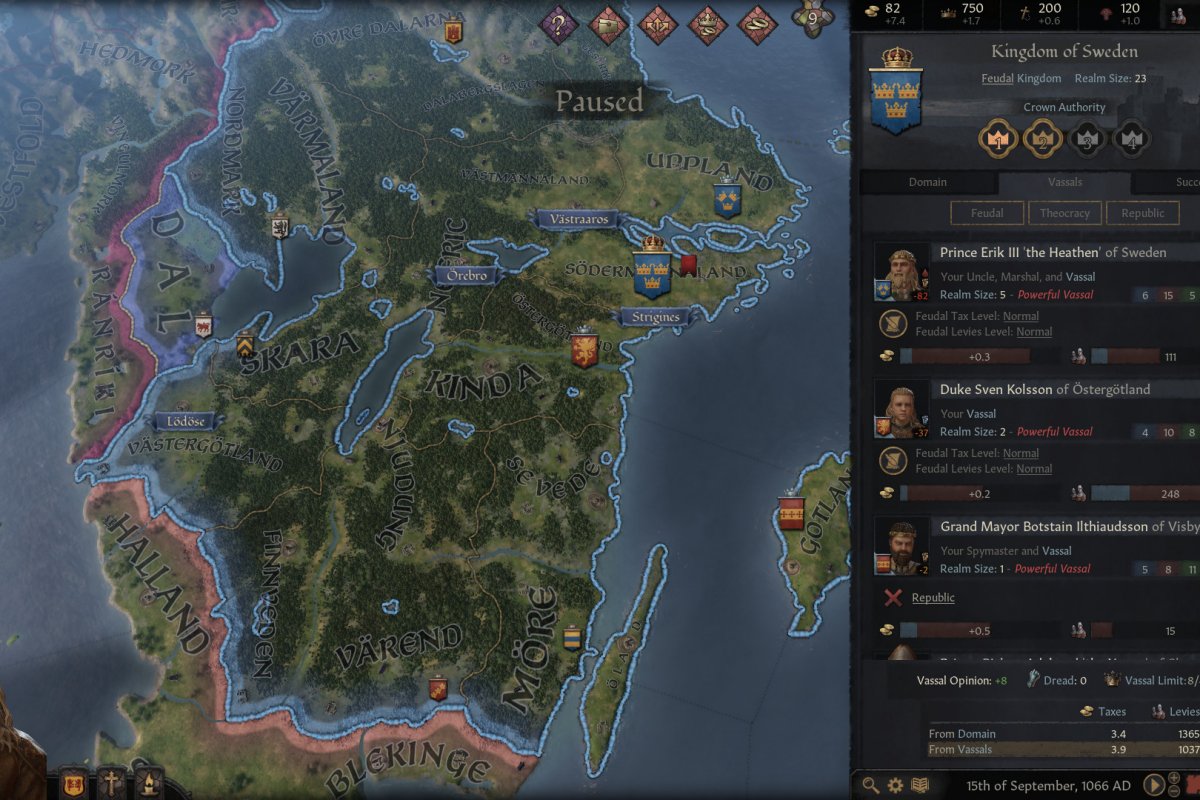The height and width of the screenshot is (800, 1200).
Task: Open Duke Sven's Feudal Levies Level
Action: click(x=1033, y=469)
